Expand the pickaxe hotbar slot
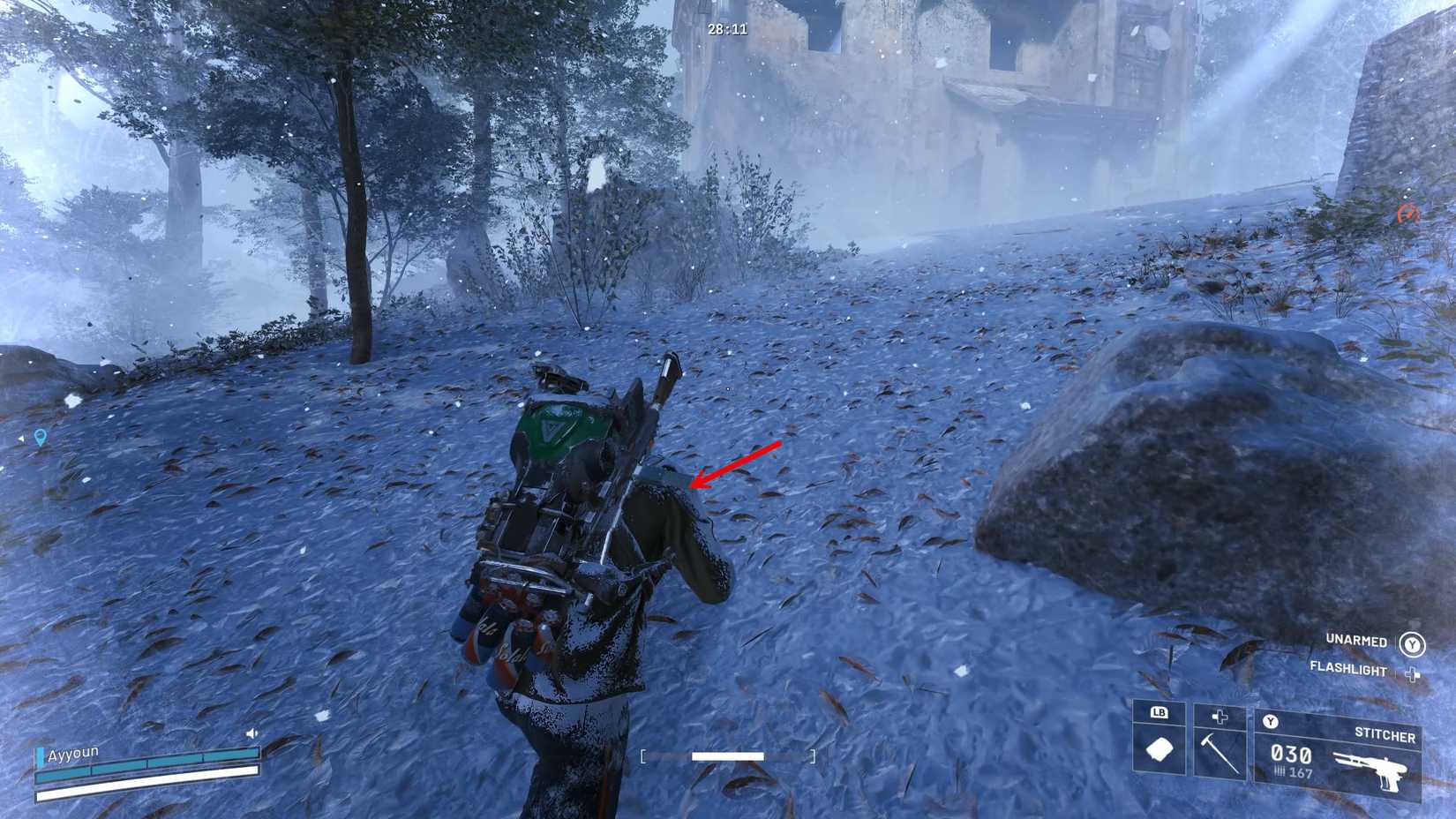1456x819 pixels. (1220, 717)
